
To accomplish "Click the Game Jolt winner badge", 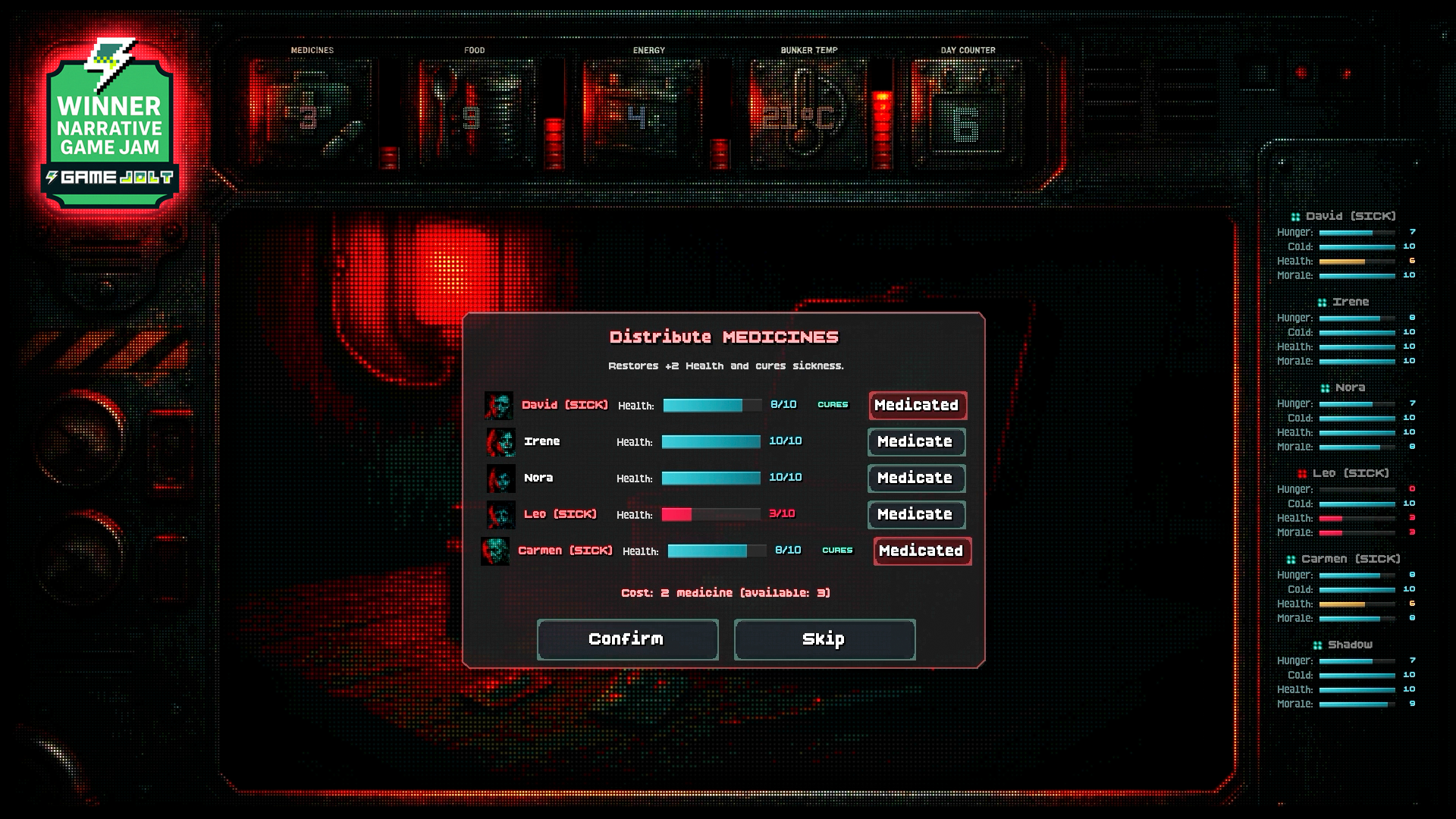I will (111, 125).
